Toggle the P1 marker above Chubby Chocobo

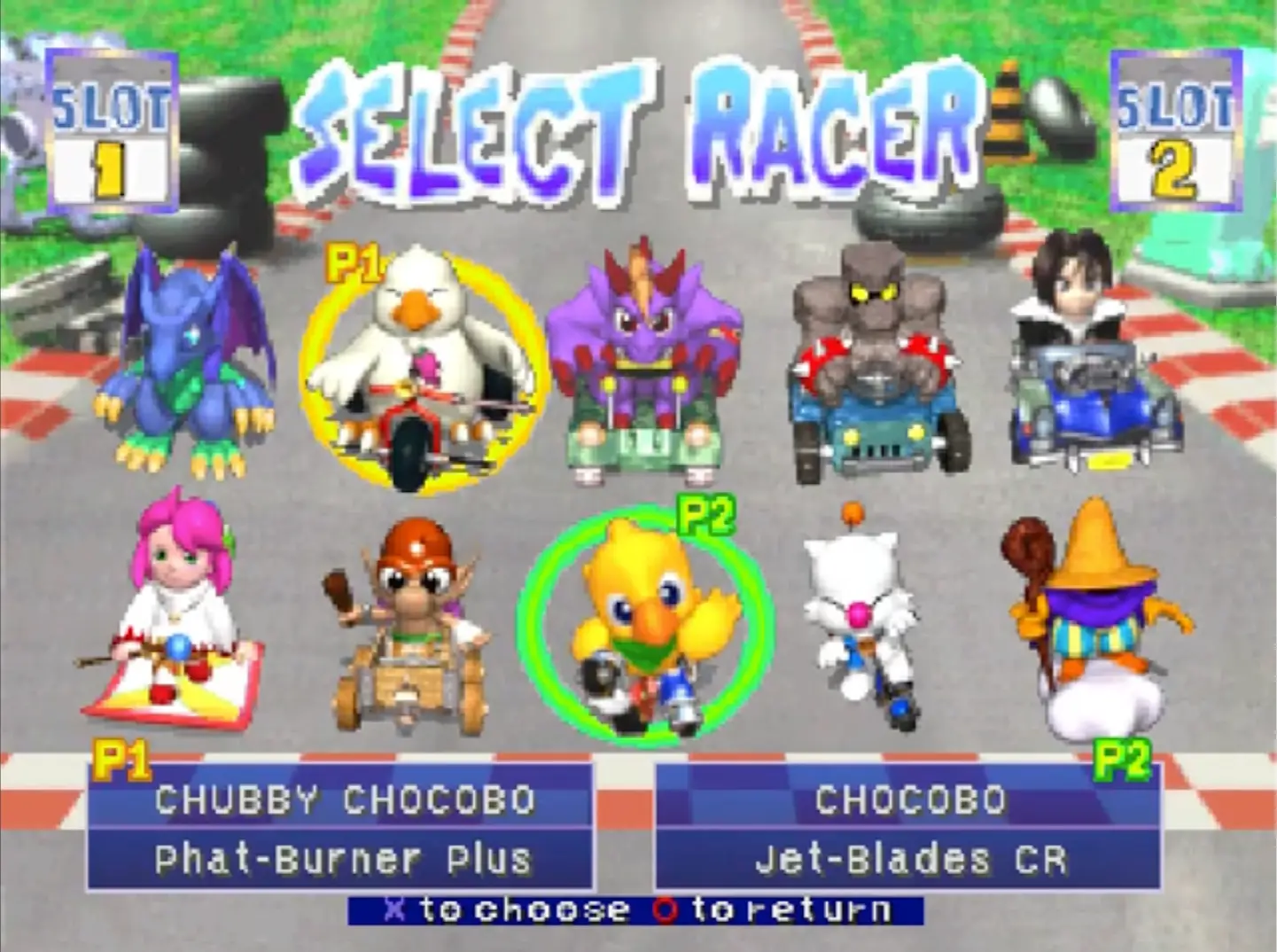pyautogui.click(x=353, y=260)
